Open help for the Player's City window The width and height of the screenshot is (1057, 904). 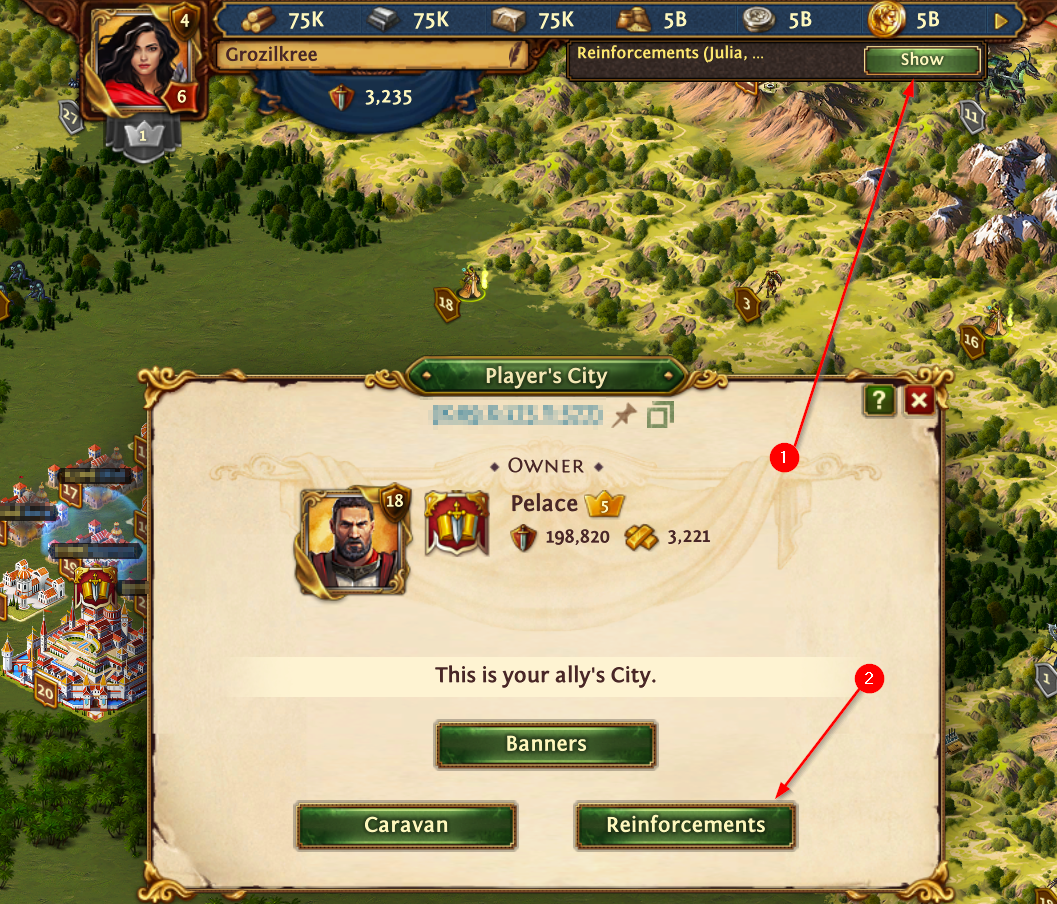879,401
